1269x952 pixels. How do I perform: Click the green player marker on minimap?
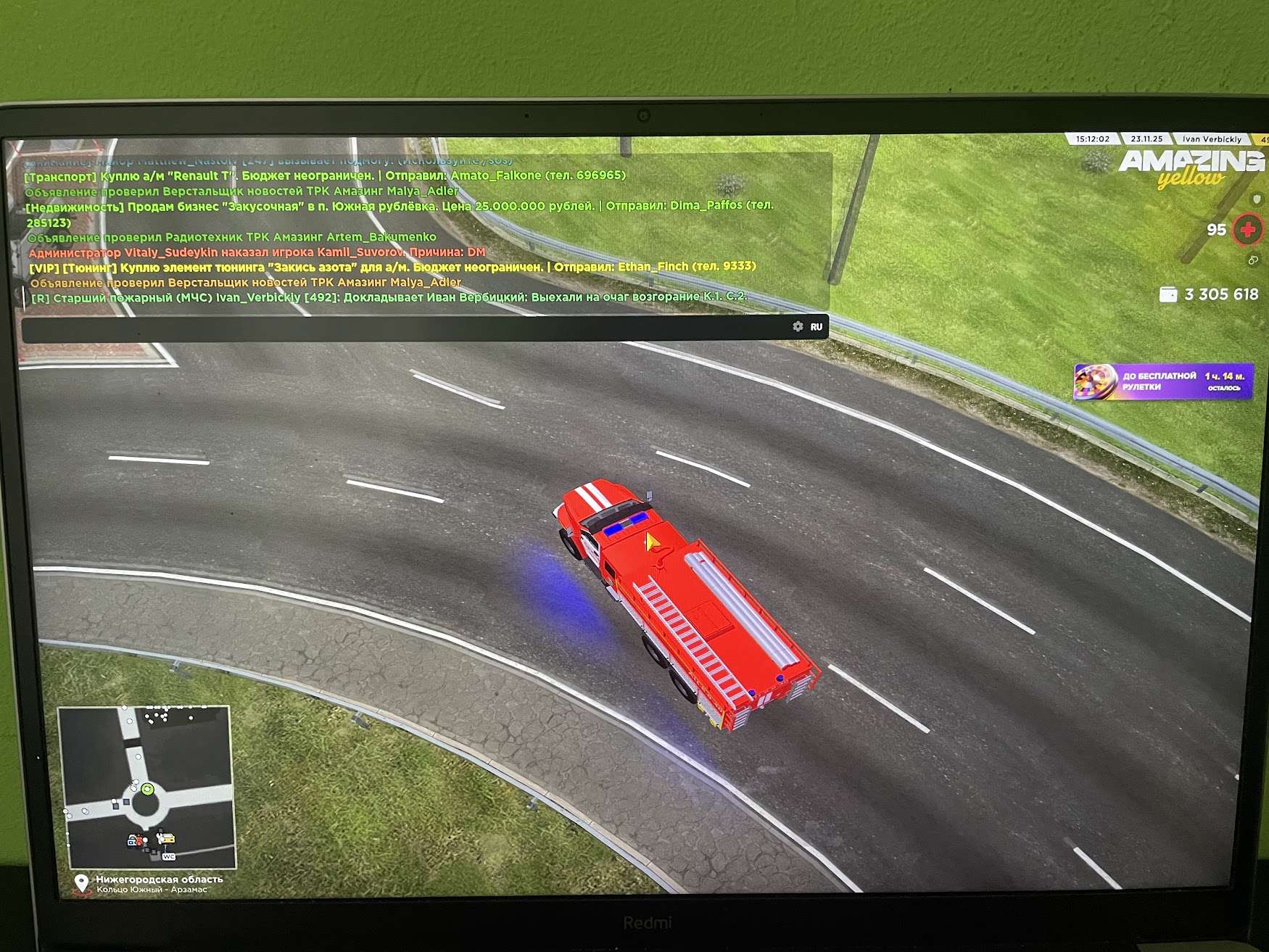coord(147,789)
